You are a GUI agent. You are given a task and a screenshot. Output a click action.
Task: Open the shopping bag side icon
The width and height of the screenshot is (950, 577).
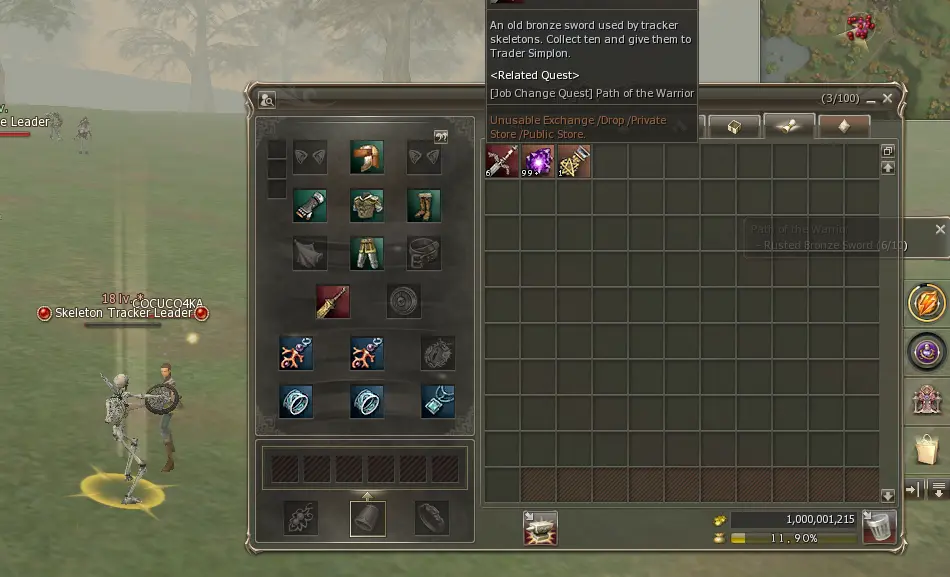pyautogui.click(x=927, y=450)
